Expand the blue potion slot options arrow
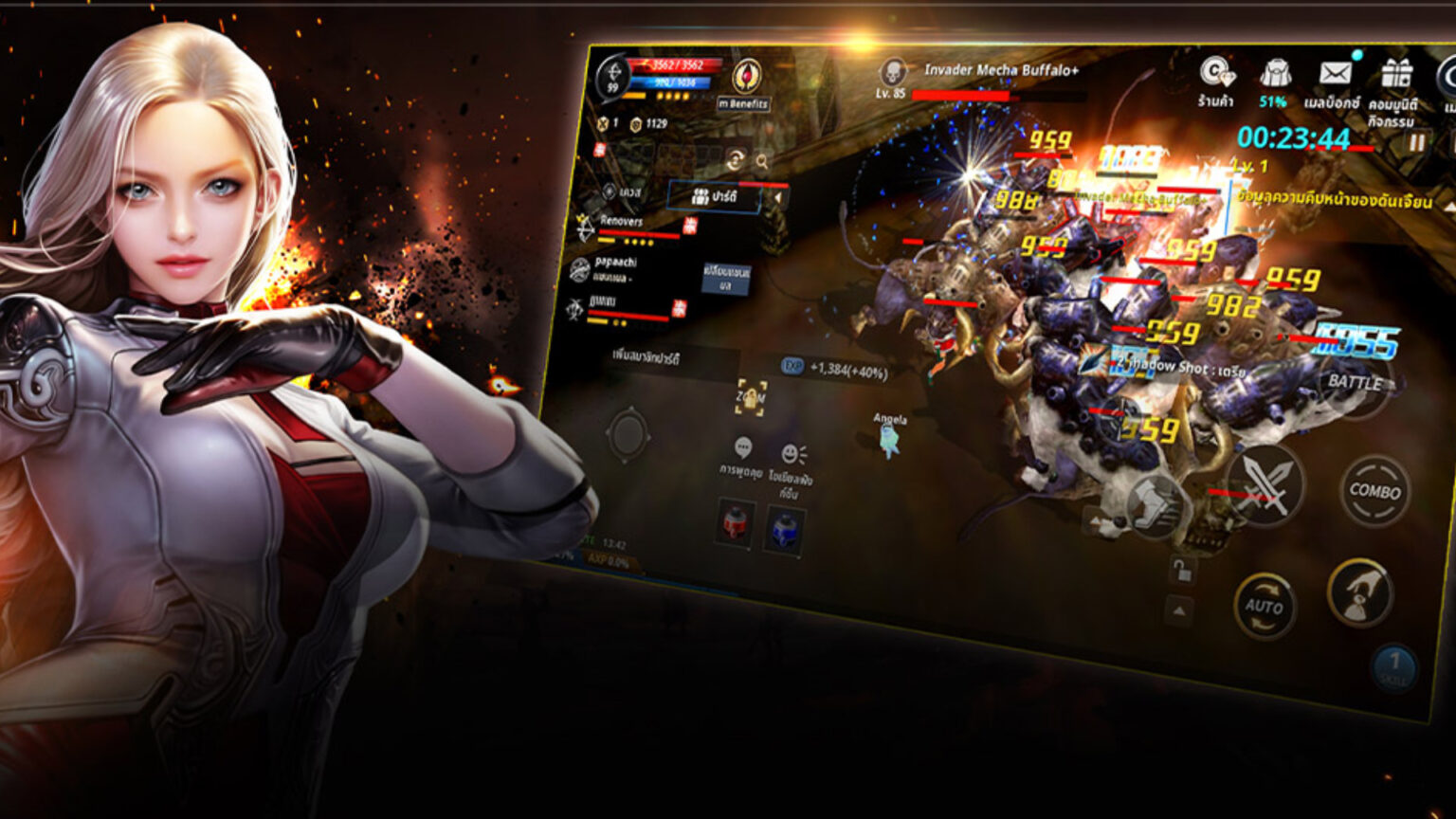 pyautogui.click(x=798, y=557)
